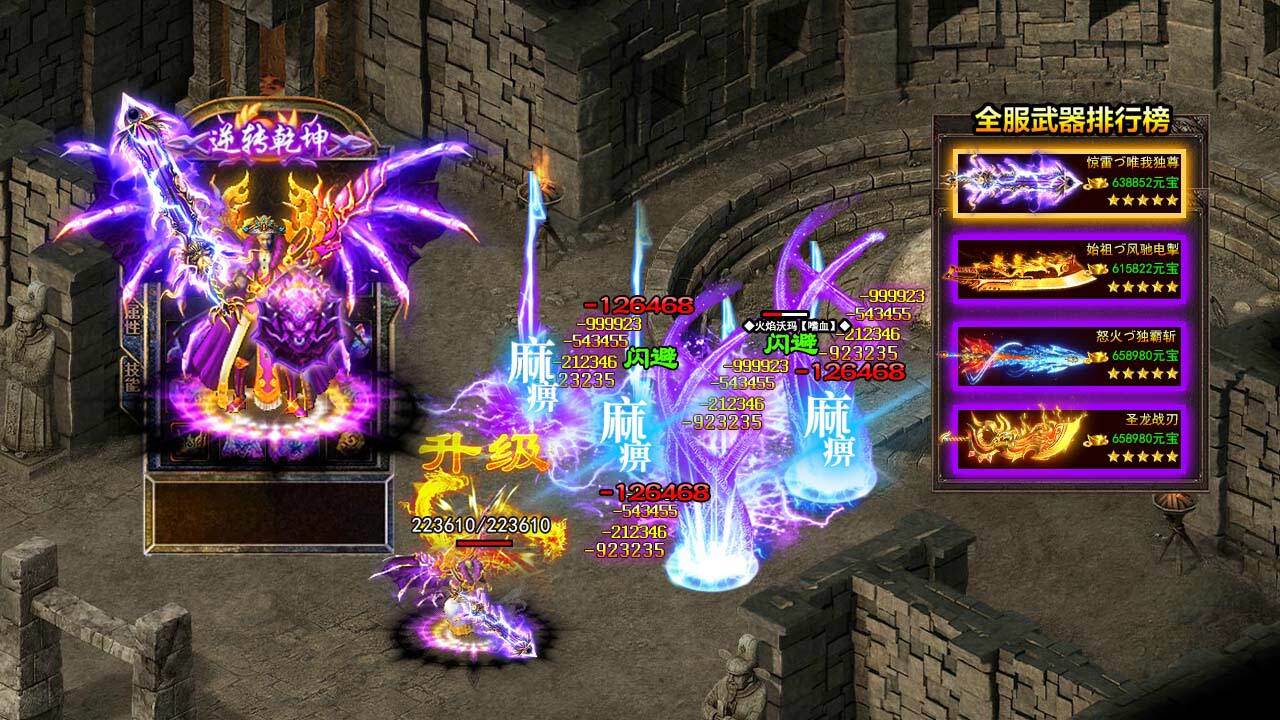
Task: Choose the 始祖づ风驰电掣 golden blade entry
Action: (x=1067, y=268)
